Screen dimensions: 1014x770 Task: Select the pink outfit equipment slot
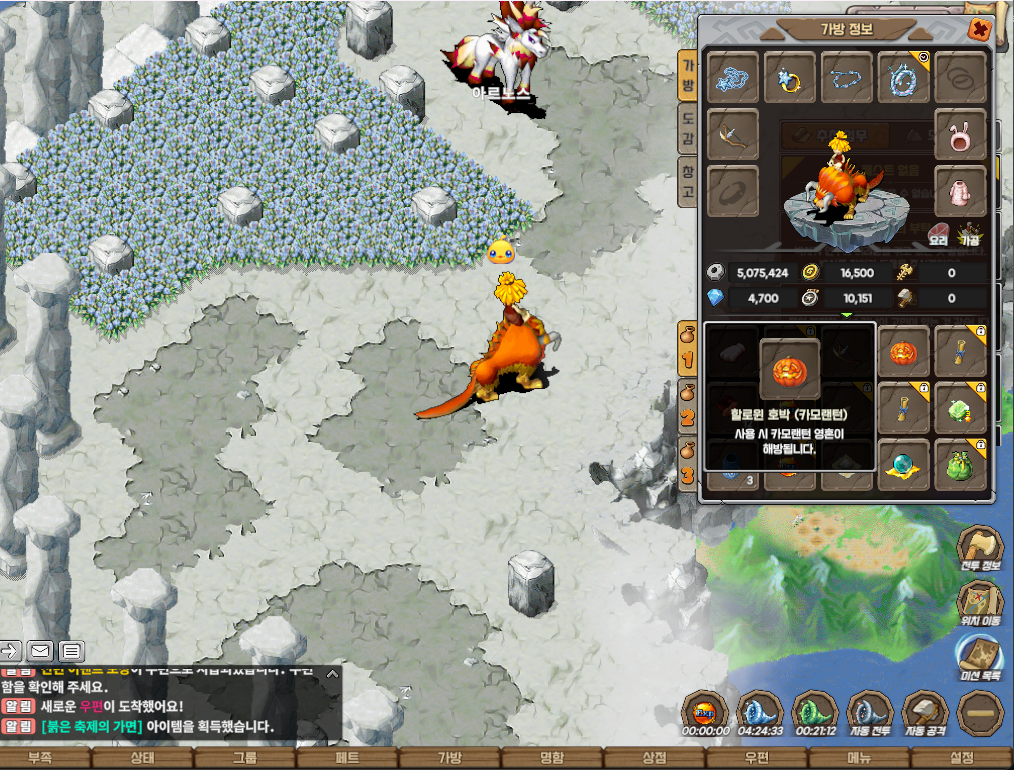(960, 191)
